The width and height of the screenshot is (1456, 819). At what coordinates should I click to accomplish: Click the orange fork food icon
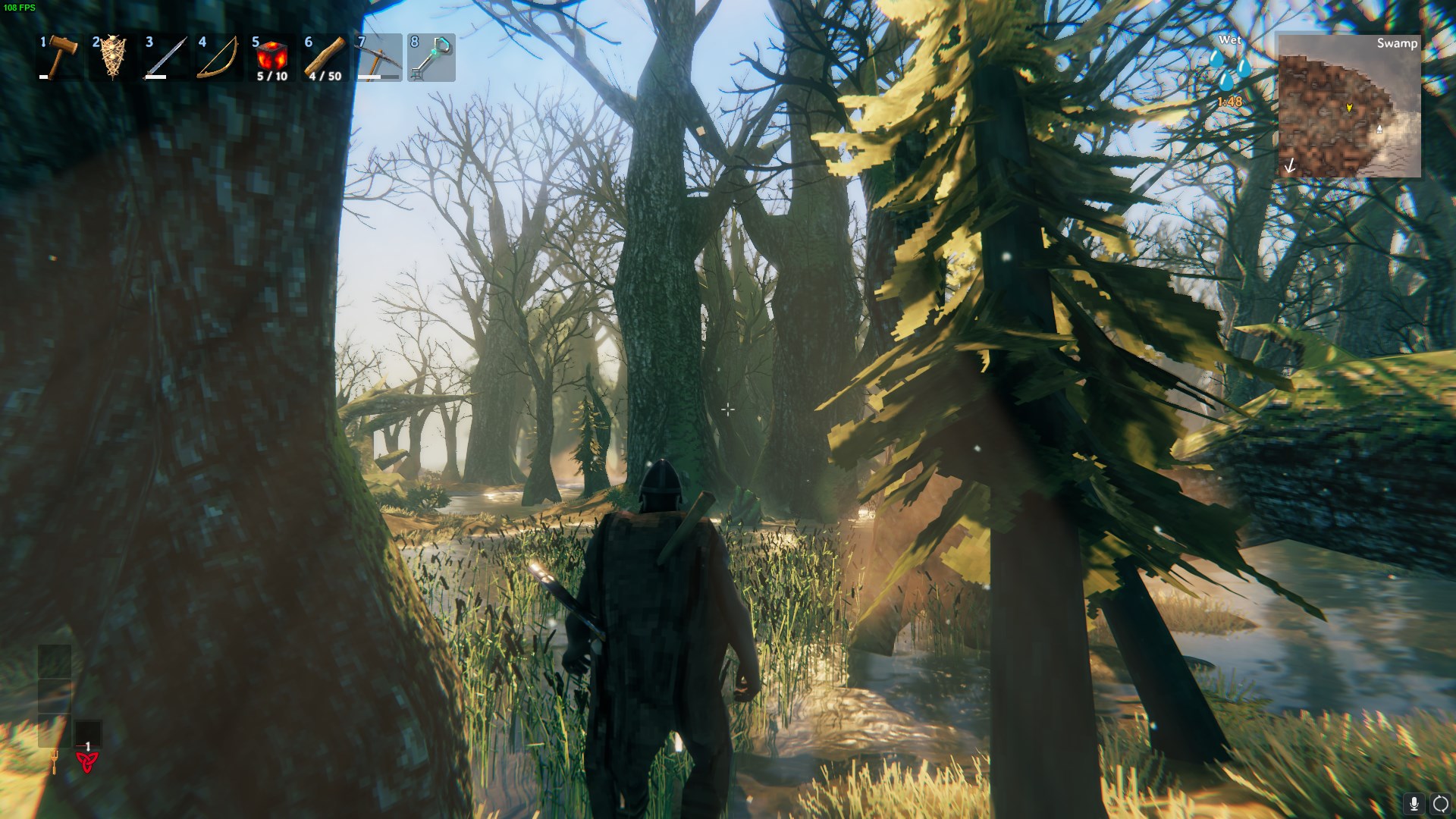tap(55, 760)
